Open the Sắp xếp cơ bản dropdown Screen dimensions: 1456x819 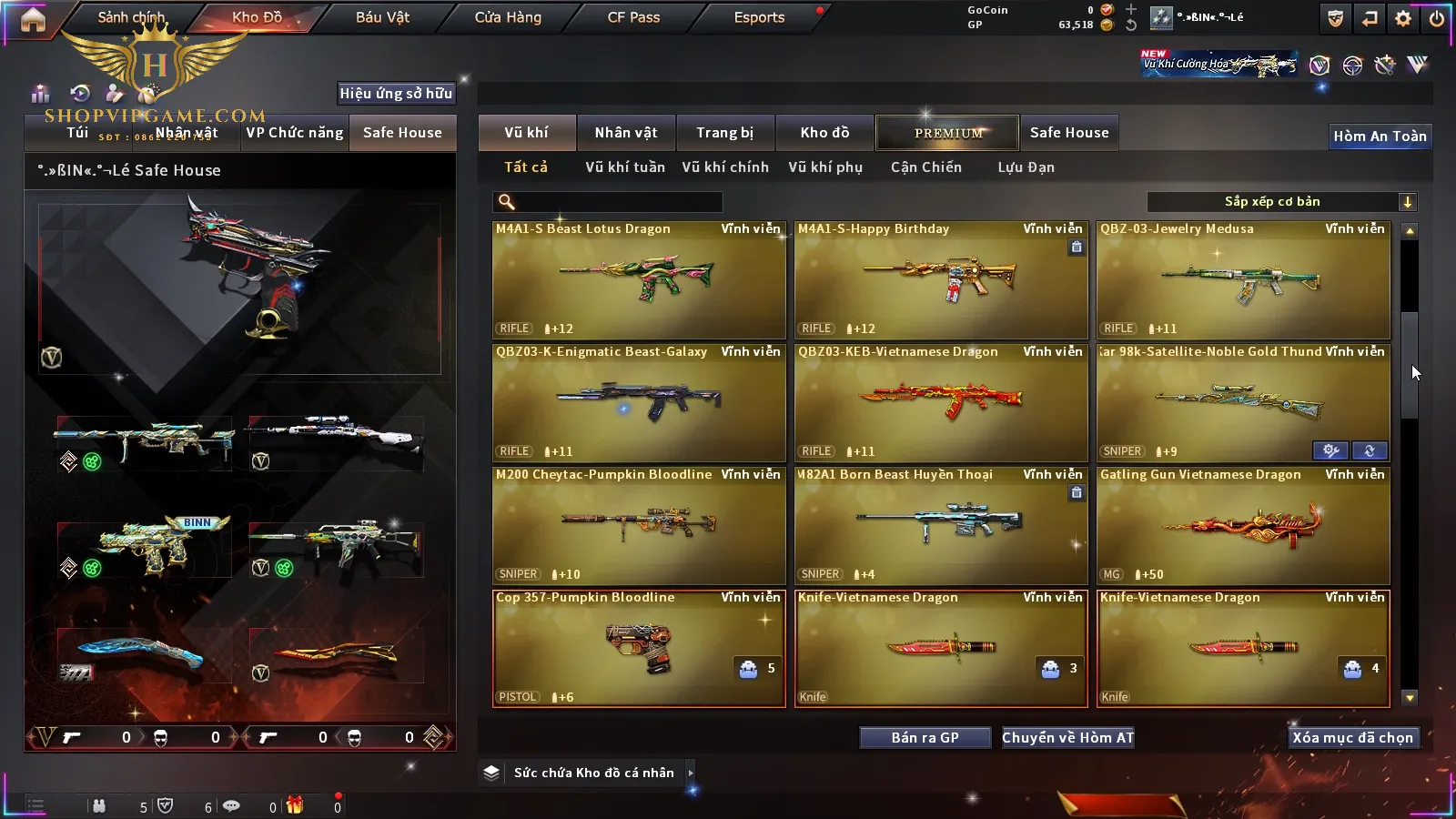[1281, 202]
